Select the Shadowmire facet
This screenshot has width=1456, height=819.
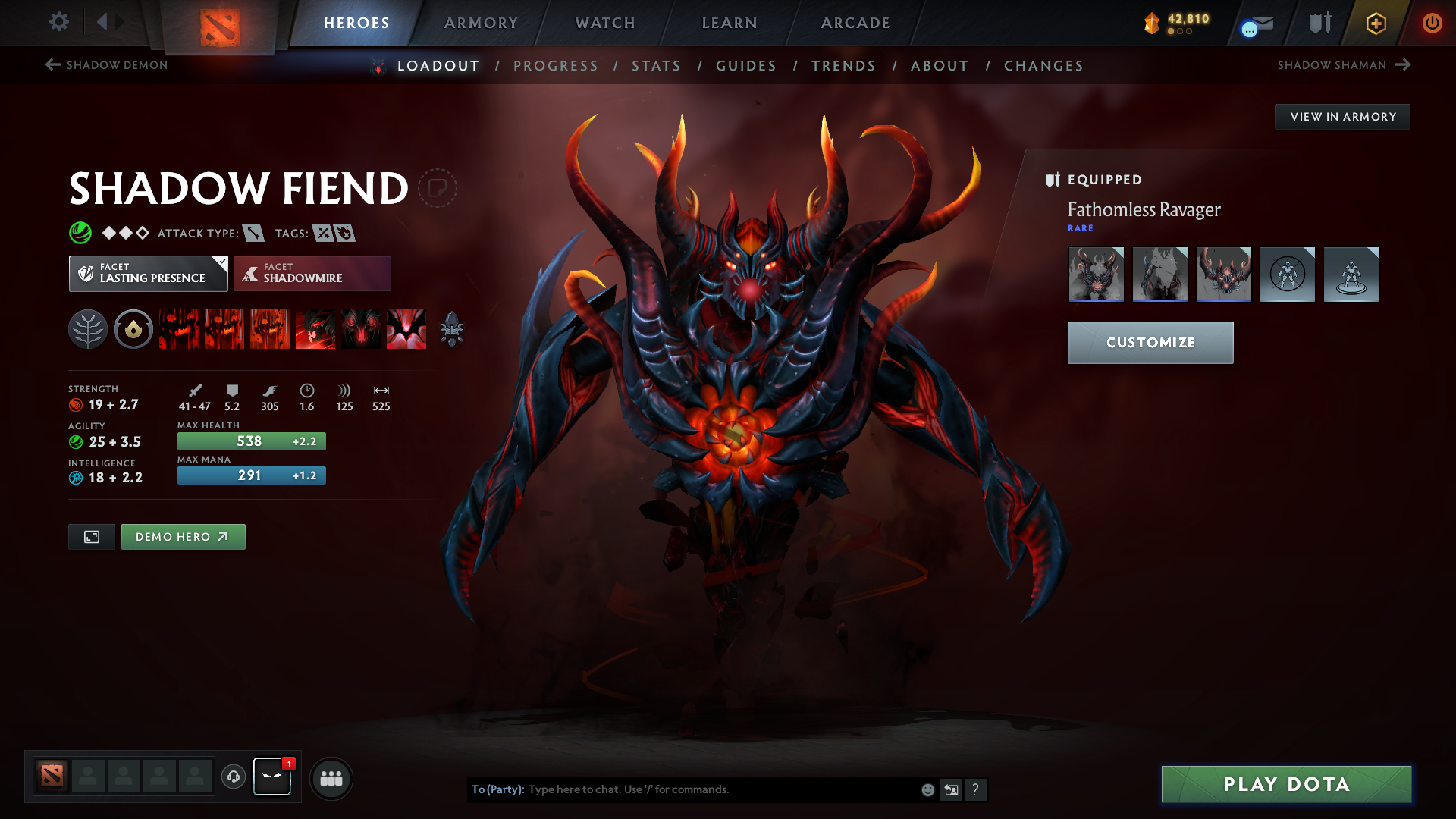pyautogui.click(x=312, y=273)
